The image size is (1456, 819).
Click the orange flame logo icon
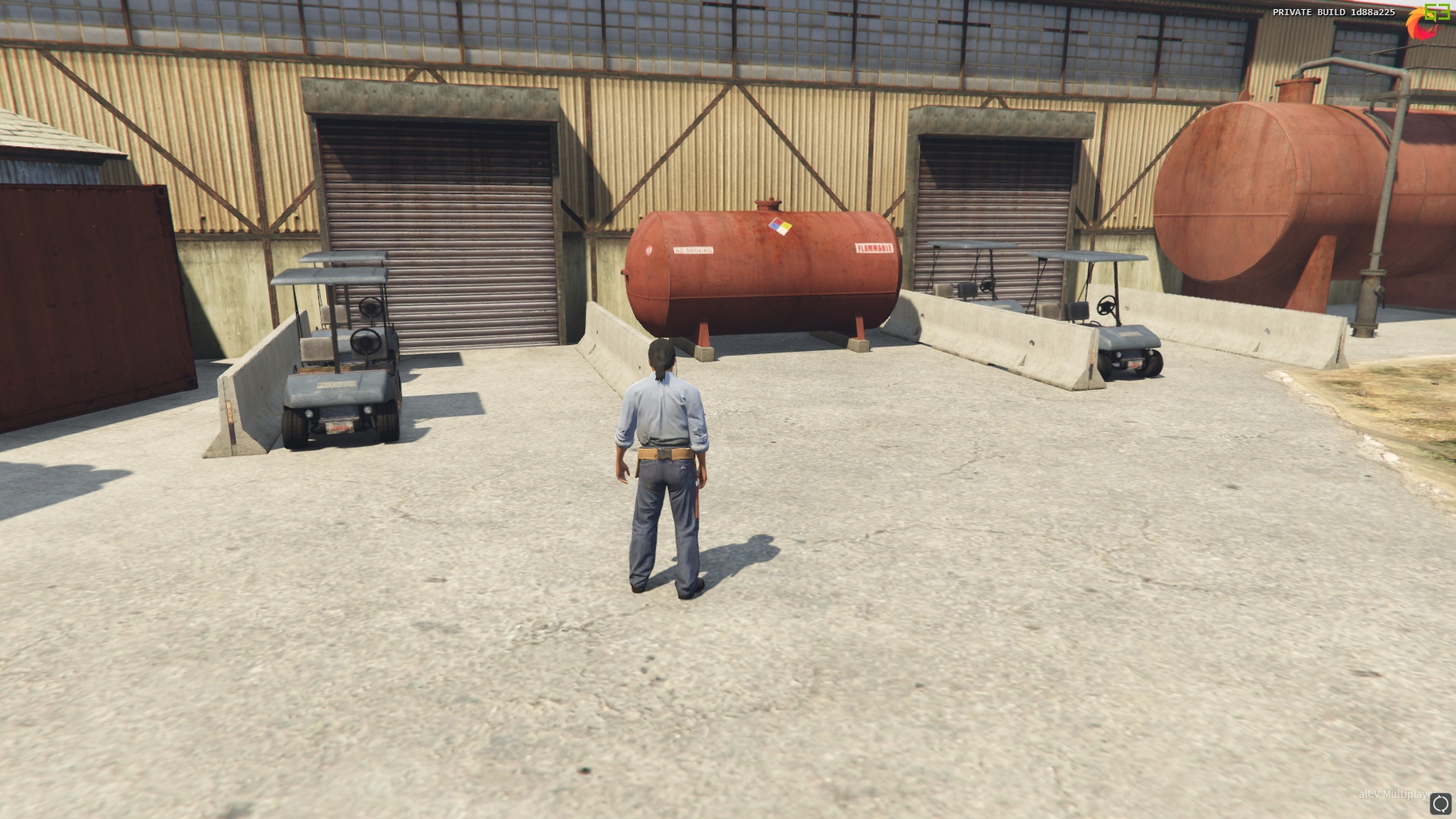point(1420,25)
